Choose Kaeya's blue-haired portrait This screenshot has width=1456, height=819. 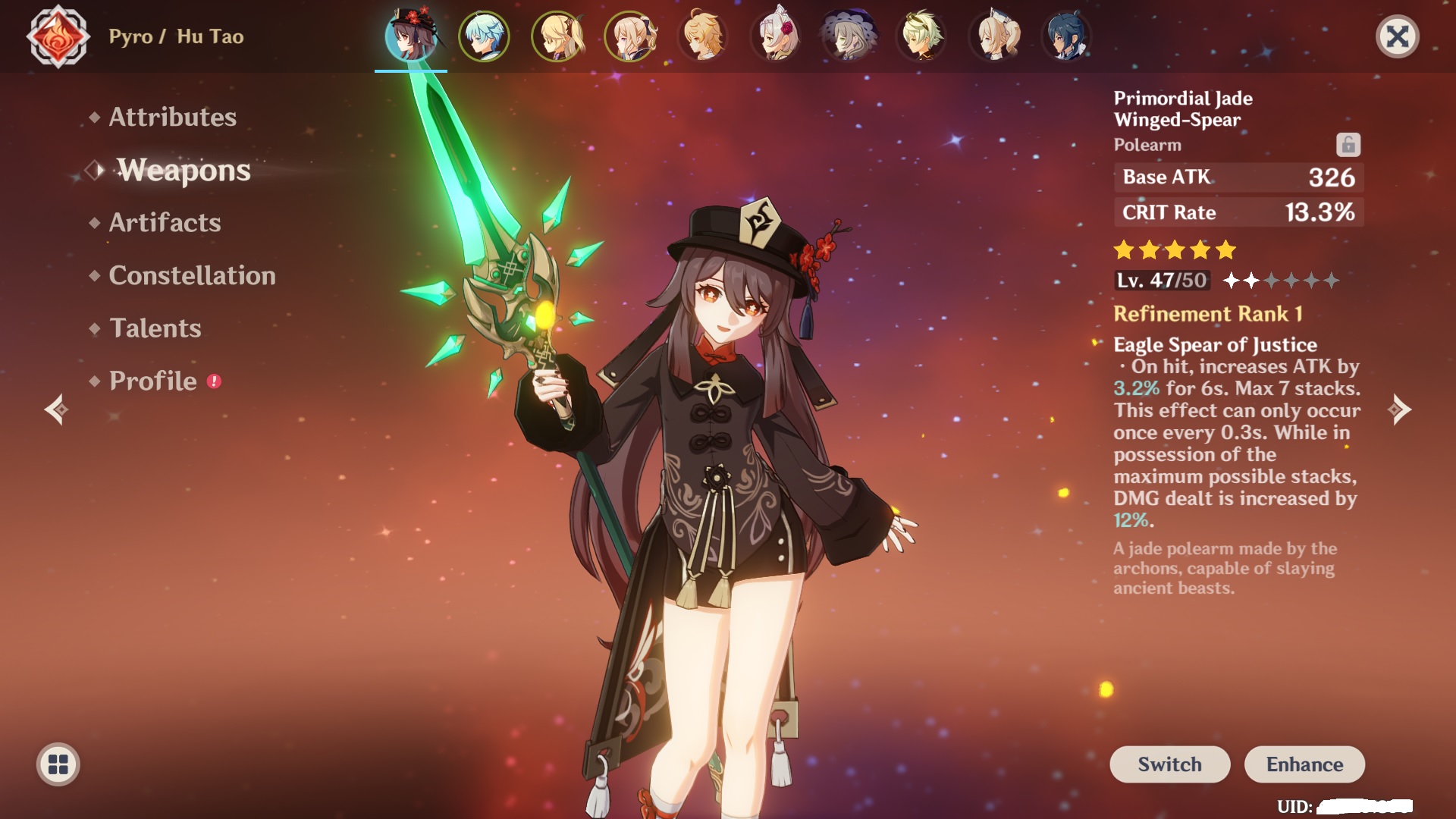tap(1066, 36)
